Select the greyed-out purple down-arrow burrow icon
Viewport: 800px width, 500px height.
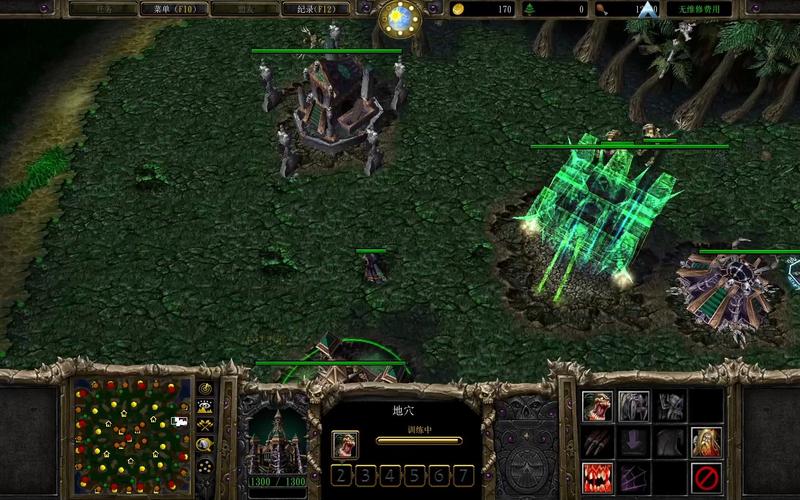pyautogui.click(x=634, y=440)
